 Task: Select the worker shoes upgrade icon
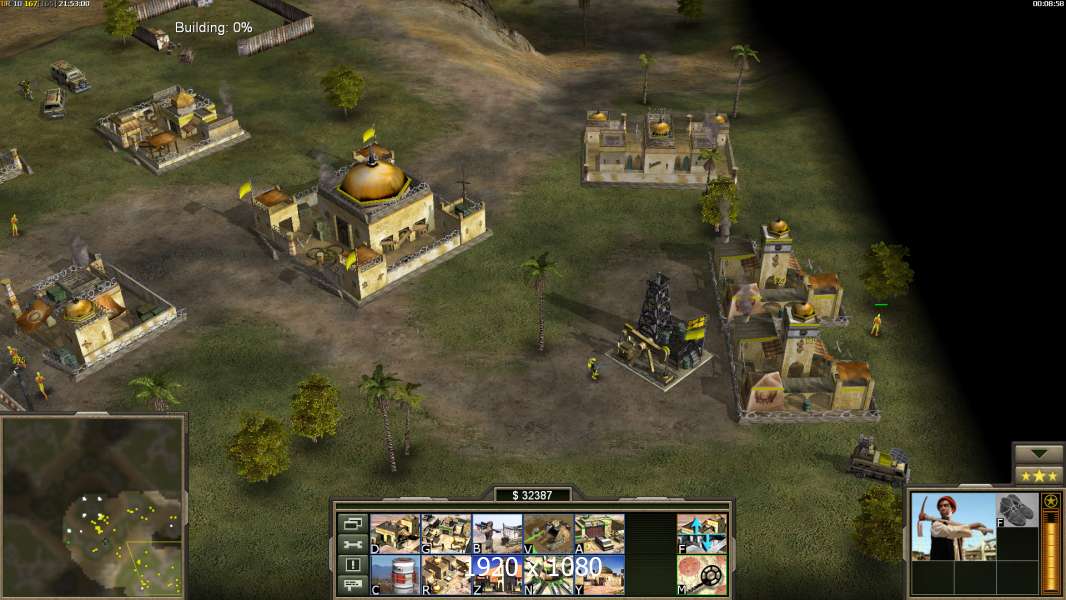tap(1018, 509)
